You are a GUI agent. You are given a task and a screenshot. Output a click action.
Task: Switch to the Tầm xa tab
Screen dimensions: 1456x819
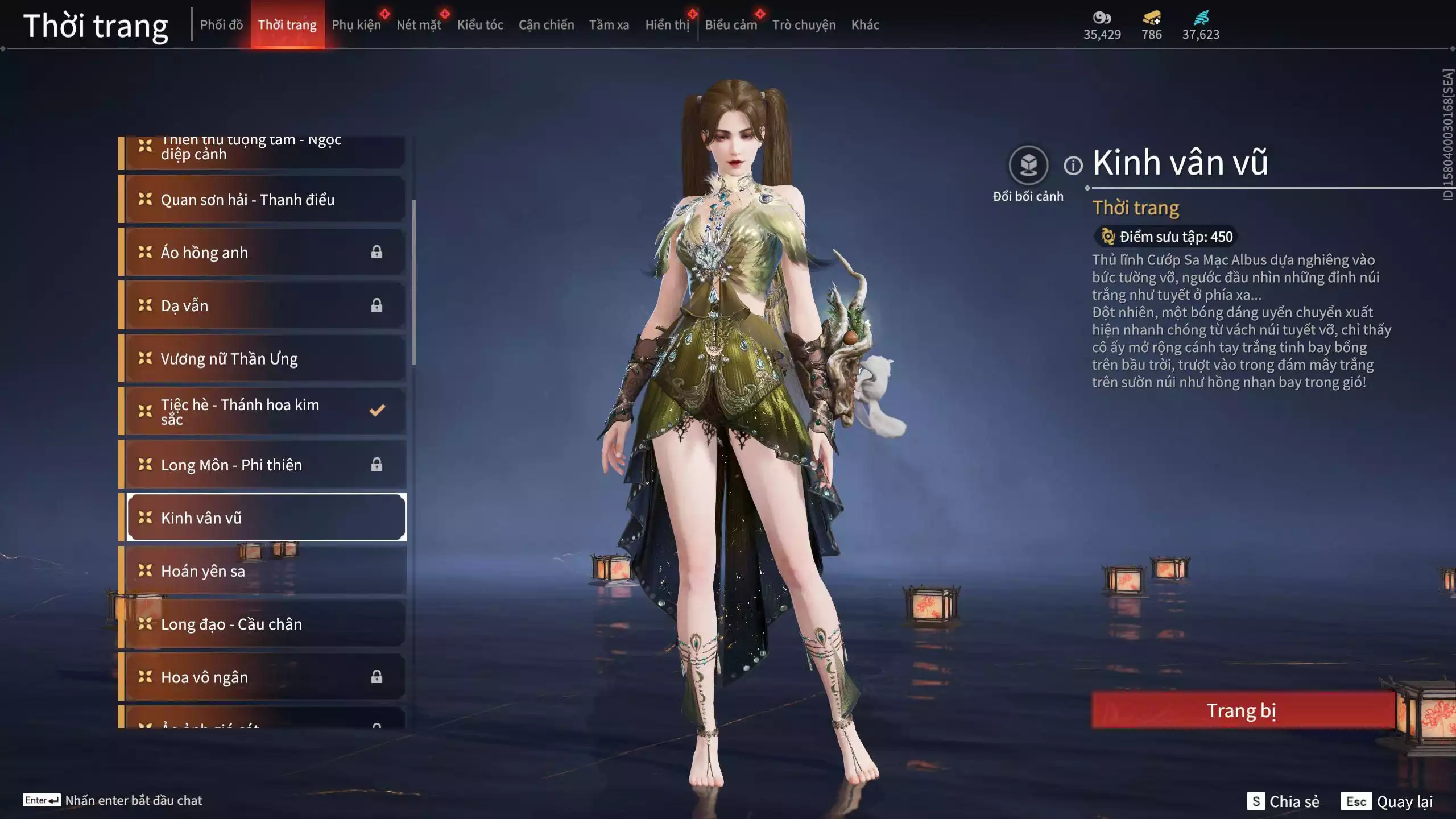609,25
